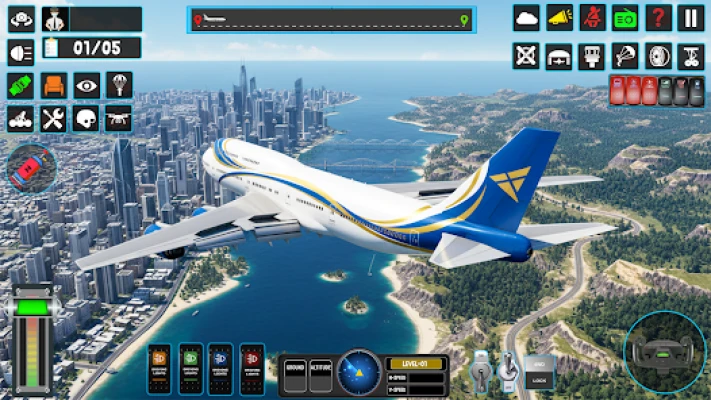This screenshot has width=711, height=400.
Task: Click the circular radar display
Action: (358, 372)
